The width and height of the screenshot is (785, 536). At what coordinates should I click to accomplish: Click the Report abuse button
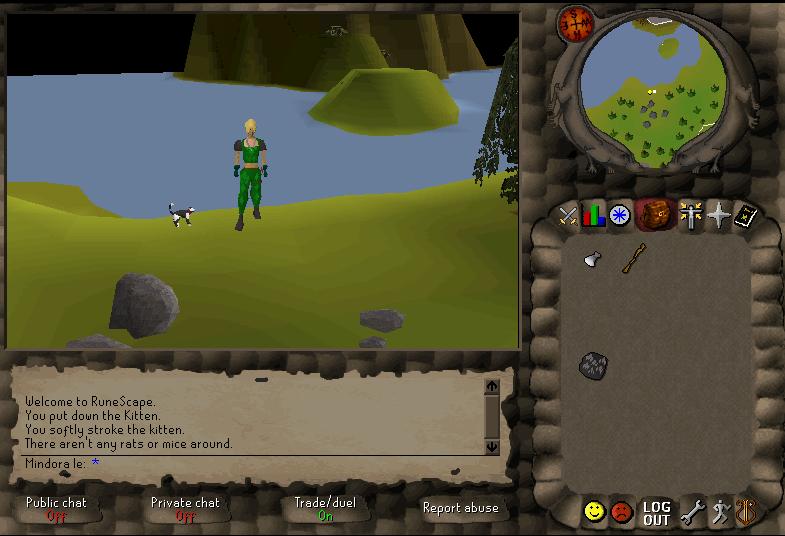[460, 508]
